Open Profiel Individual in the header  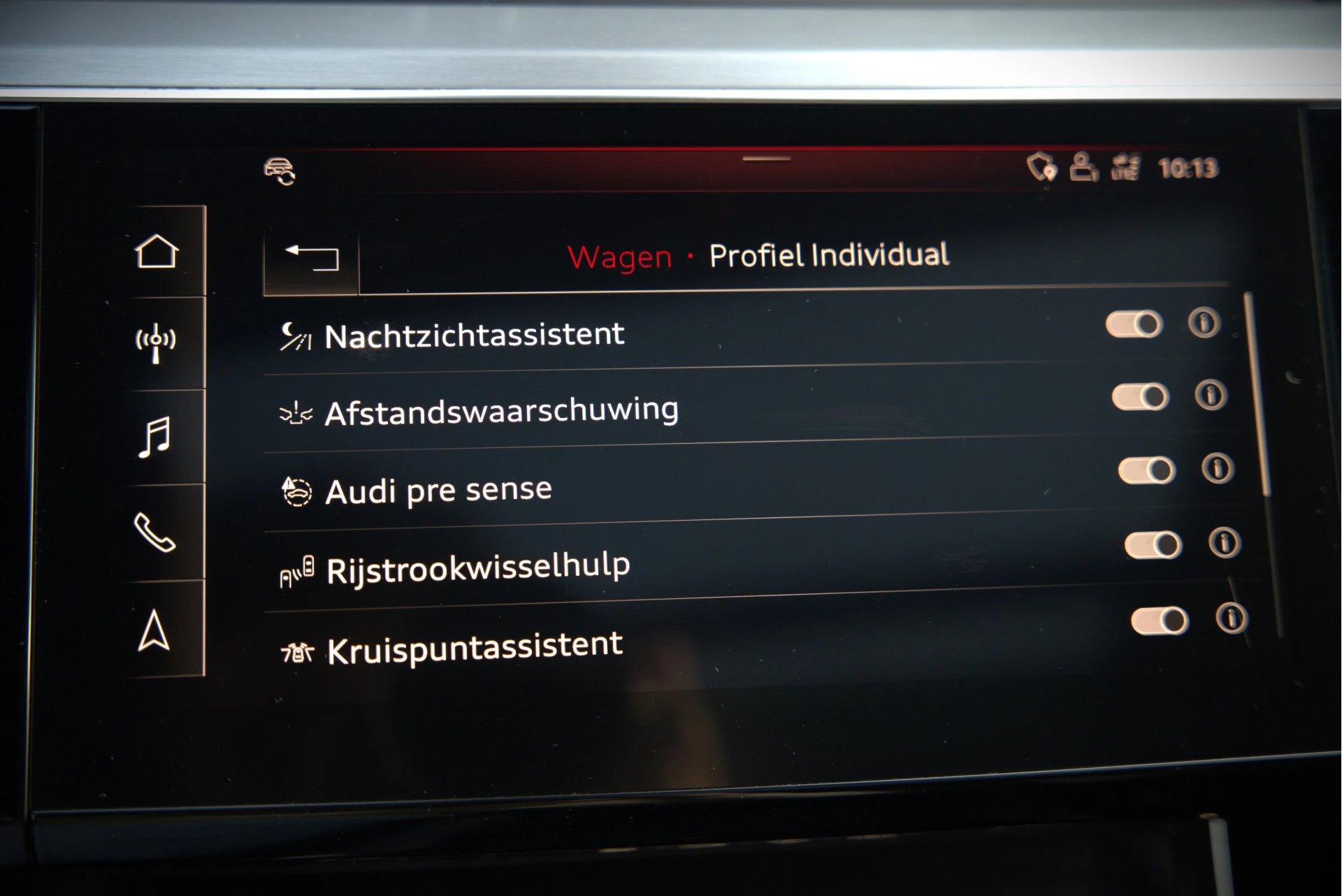pos(828,256)
